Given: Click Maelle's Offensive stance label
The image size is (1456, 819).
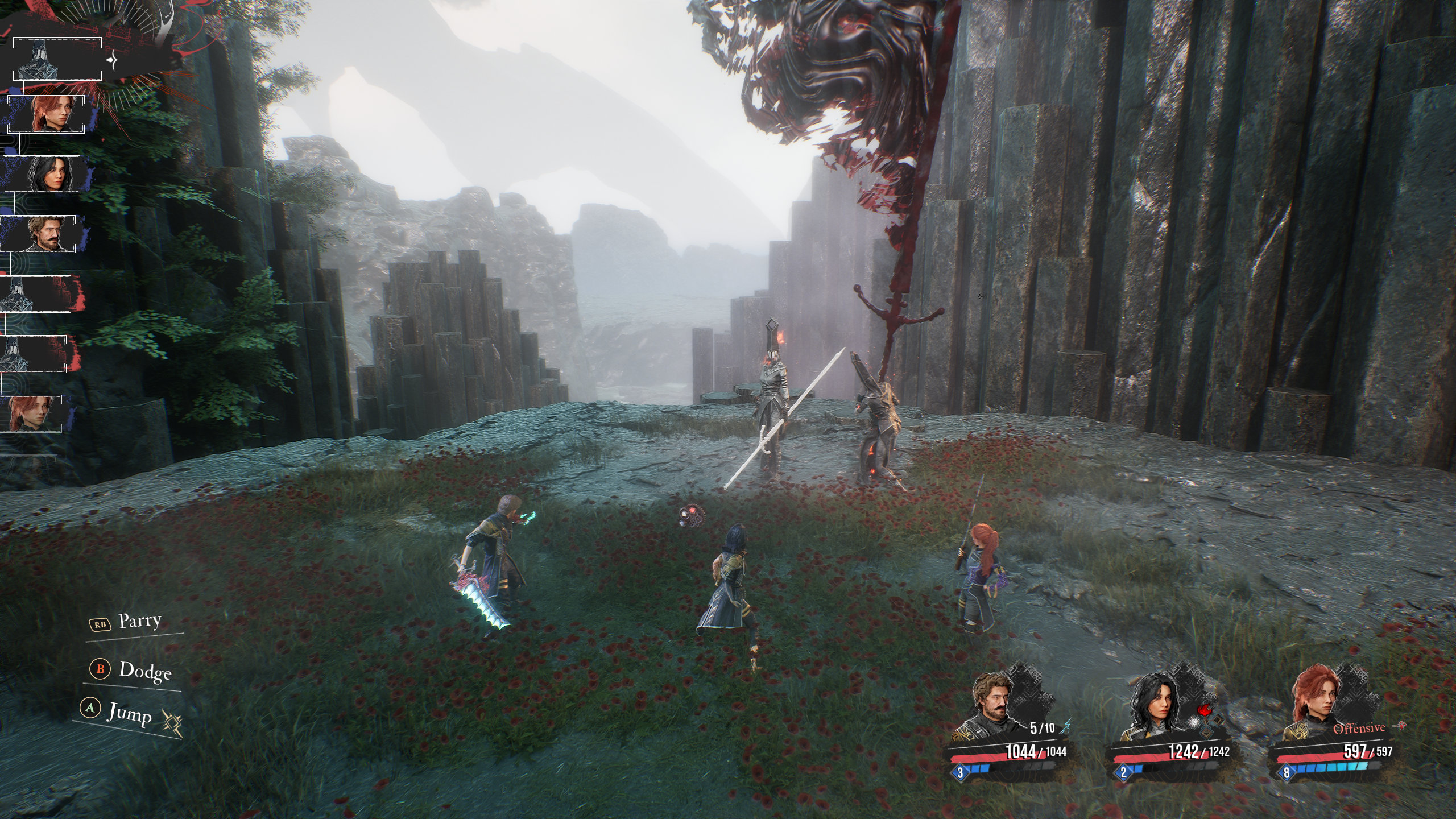Looking at the screenshot, I should [x=1359, y=728].
